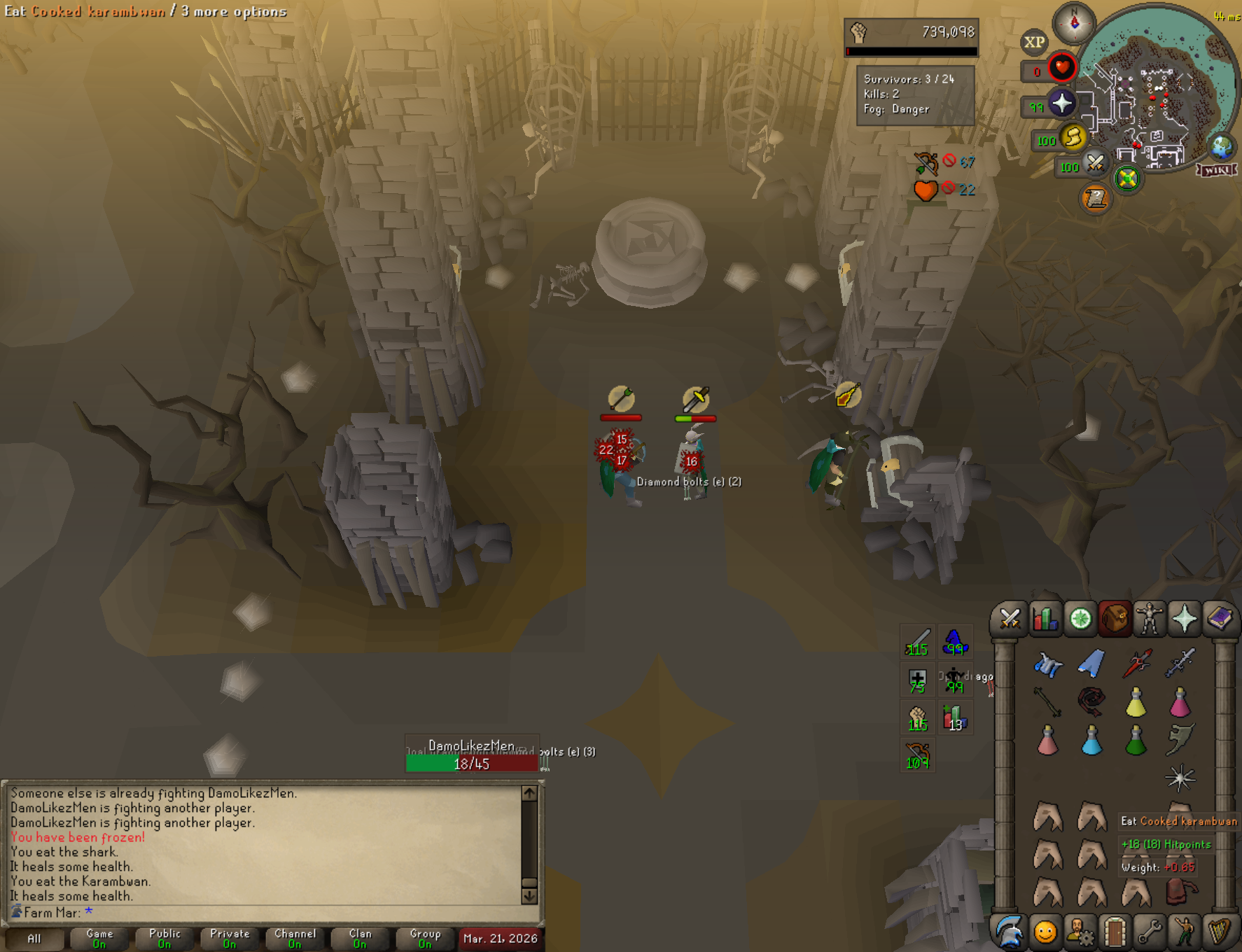
Task: Toggle the XP drops orb
Action: pos(1034,42)
